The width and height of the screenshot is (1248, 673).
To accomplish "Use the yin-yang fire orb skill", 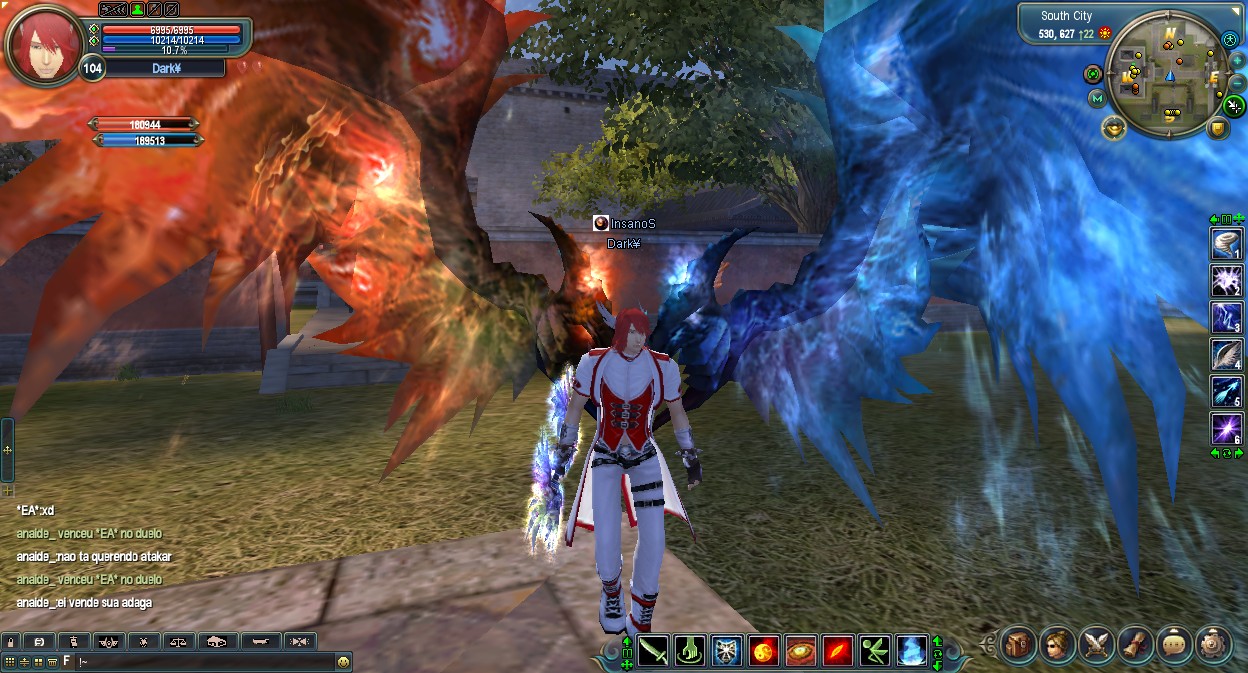I will click(x=764, y=651).
